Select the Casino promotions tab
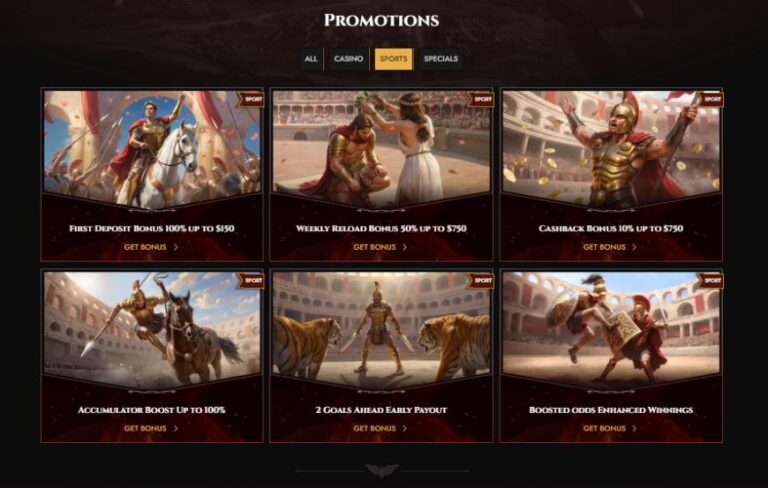Image resolution: width=768 pixels, height=488 pixels. click(x=348, y=59)
